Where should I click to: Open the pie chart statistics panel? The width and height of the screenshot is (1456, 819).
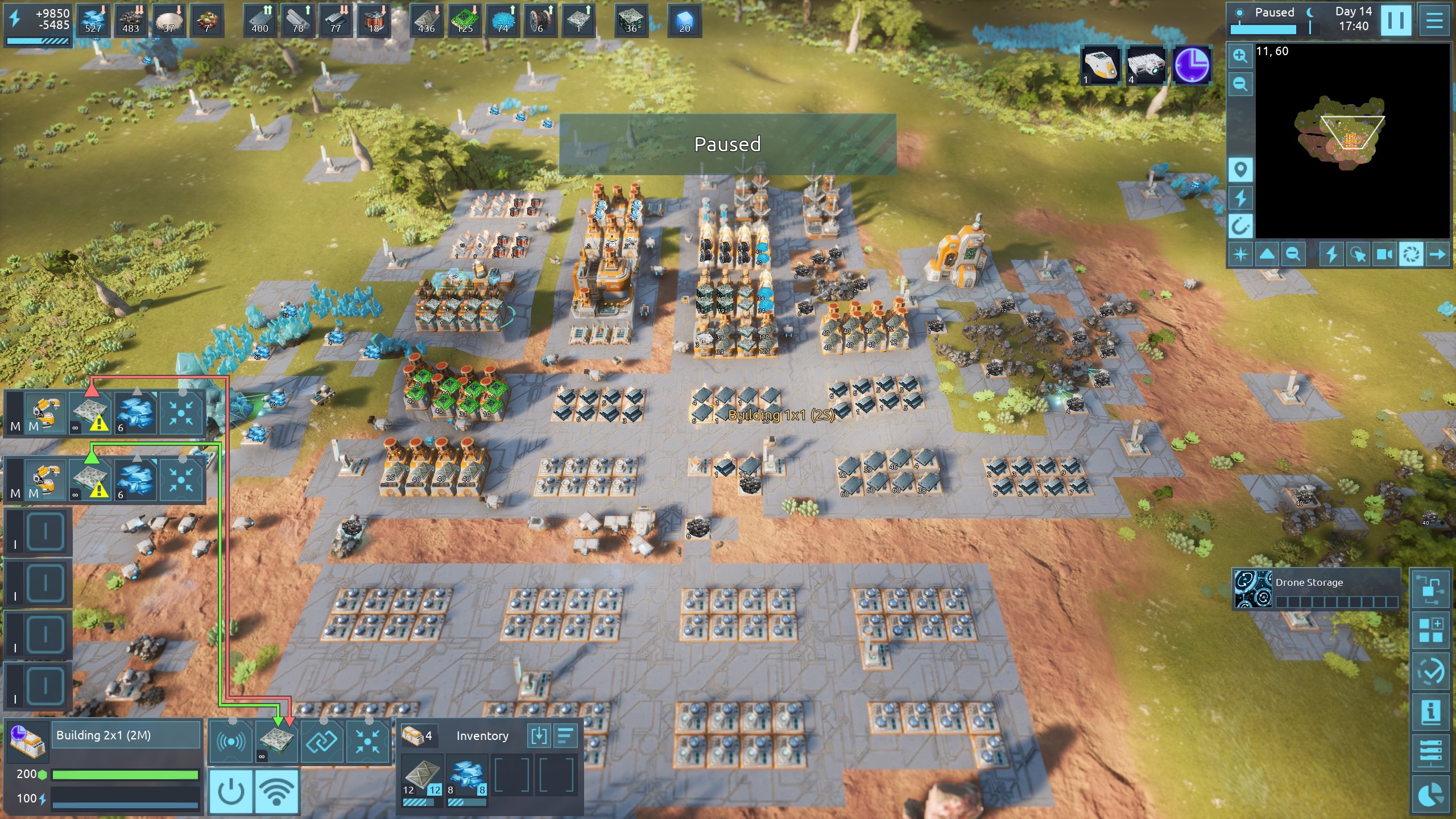point(1430,795)
